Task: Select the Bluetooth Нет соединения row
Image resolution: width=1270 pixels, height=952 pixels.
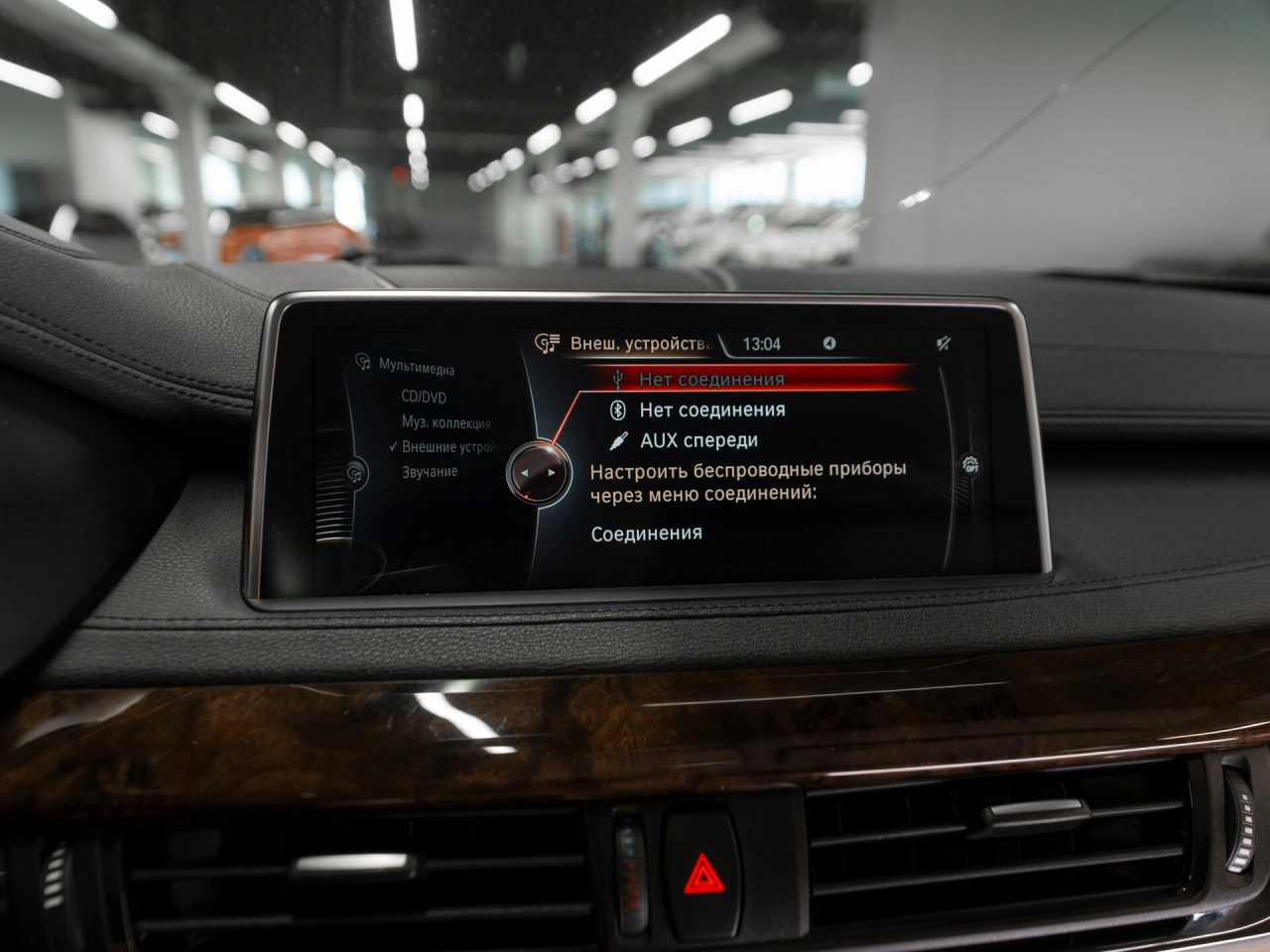Action: click(x=711, y=410)
